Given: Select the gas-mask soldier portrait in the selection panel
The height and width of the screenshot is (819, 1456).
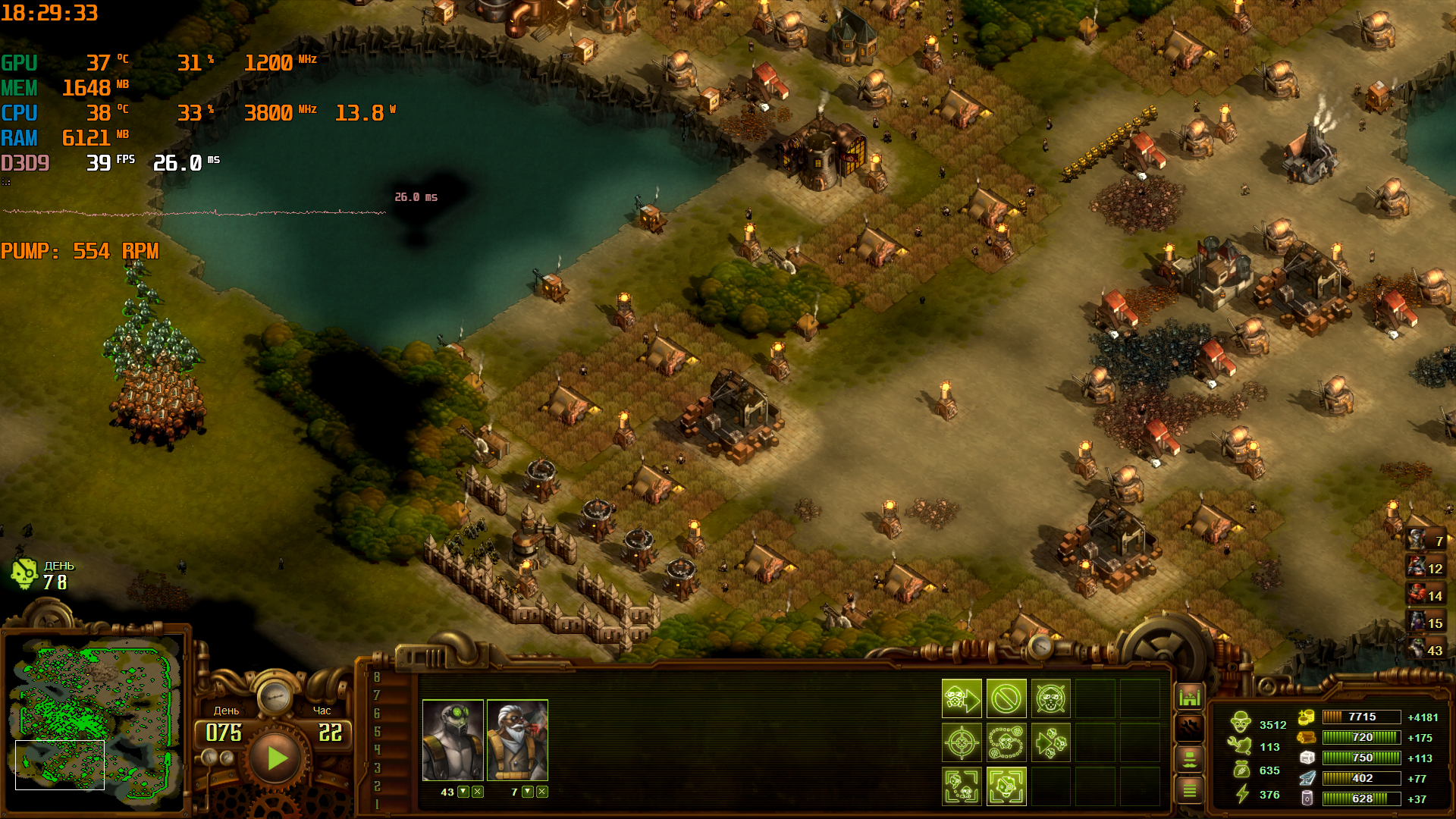Looking at the screenshot, I should pos(453,740).
